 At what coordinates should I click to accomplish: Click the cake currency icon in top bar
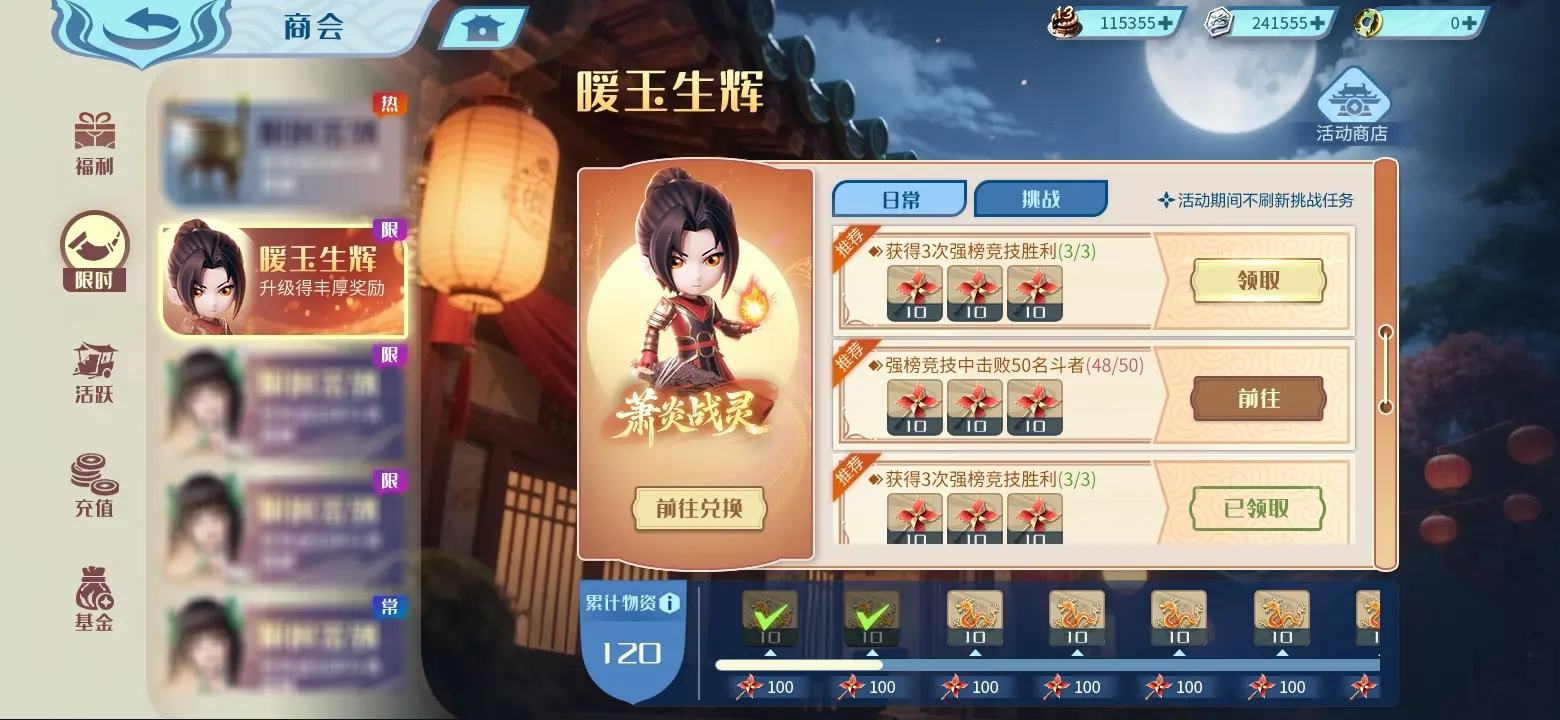tap(1064, 22)
